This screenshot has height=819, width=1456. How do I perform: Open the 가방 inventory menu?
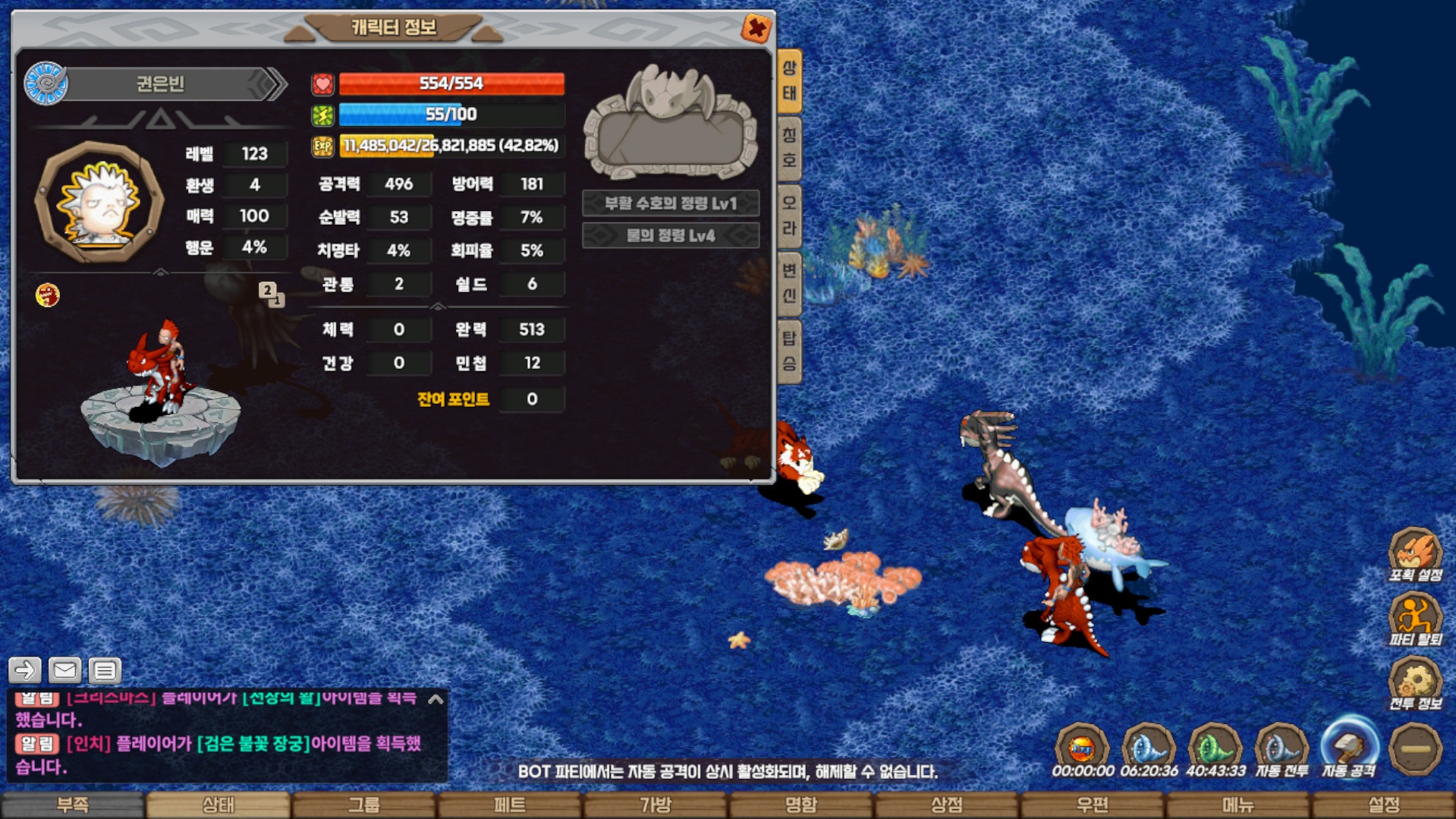click(656, 805)
